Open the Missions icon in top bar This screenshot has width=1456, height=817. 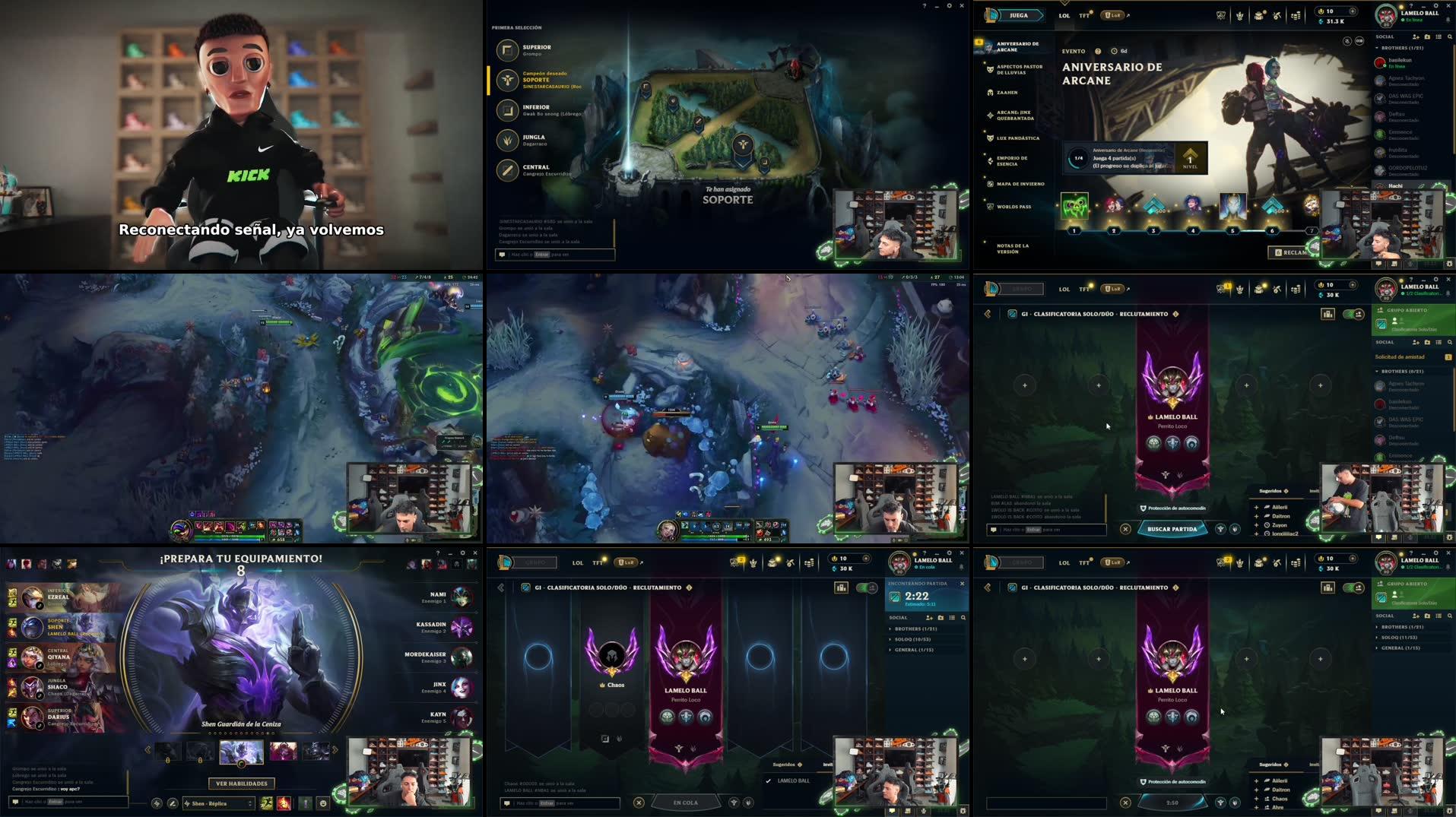[x=1258, y=14]
